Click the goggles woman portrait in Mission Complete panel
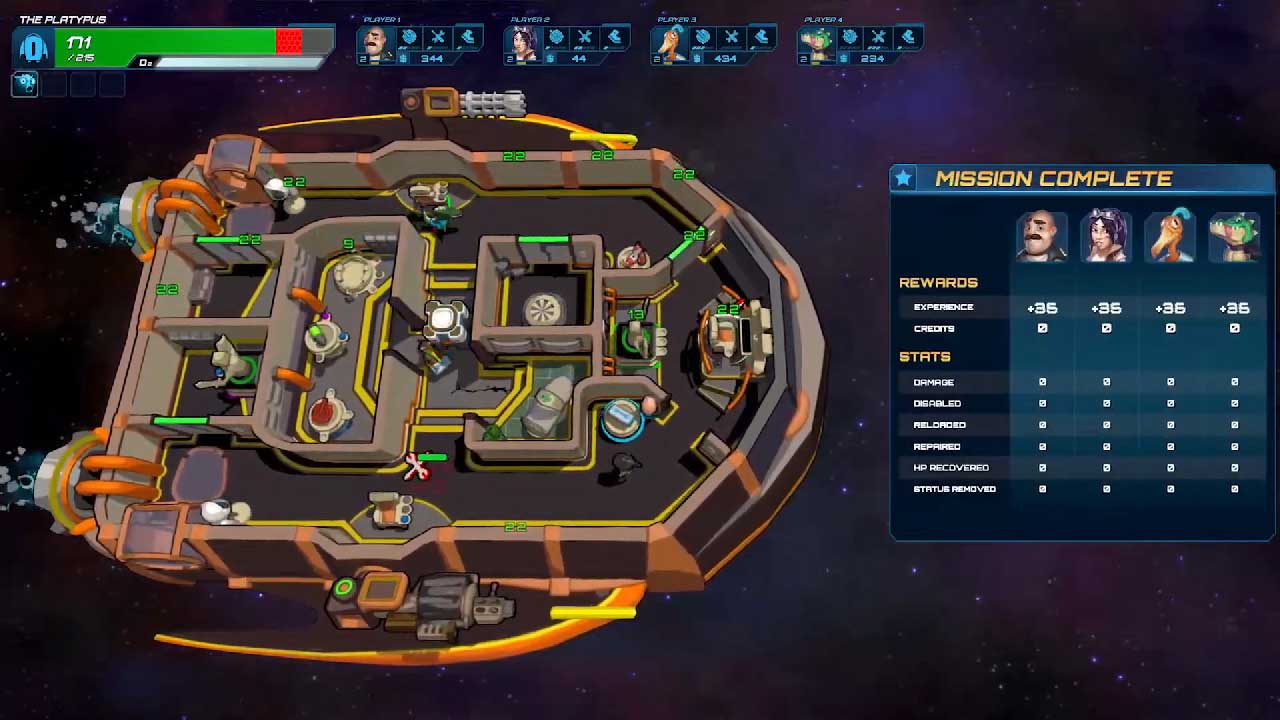This screenshot has width=1280, height=720. (1105, 237)
